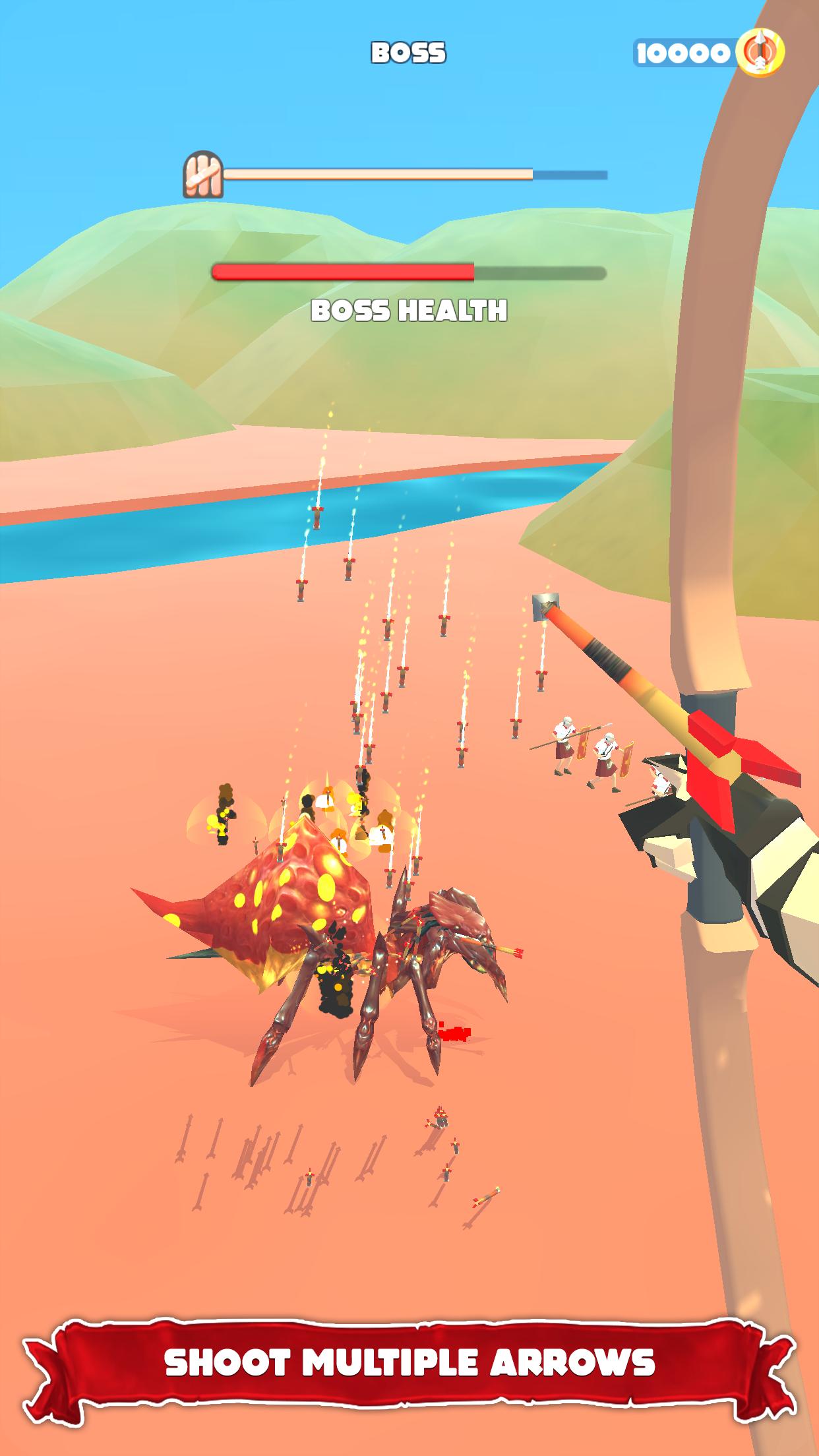This screenshot has width=819, height=1456.
Task: Tap the gold arrow coin icon
Action: [760, 53]
